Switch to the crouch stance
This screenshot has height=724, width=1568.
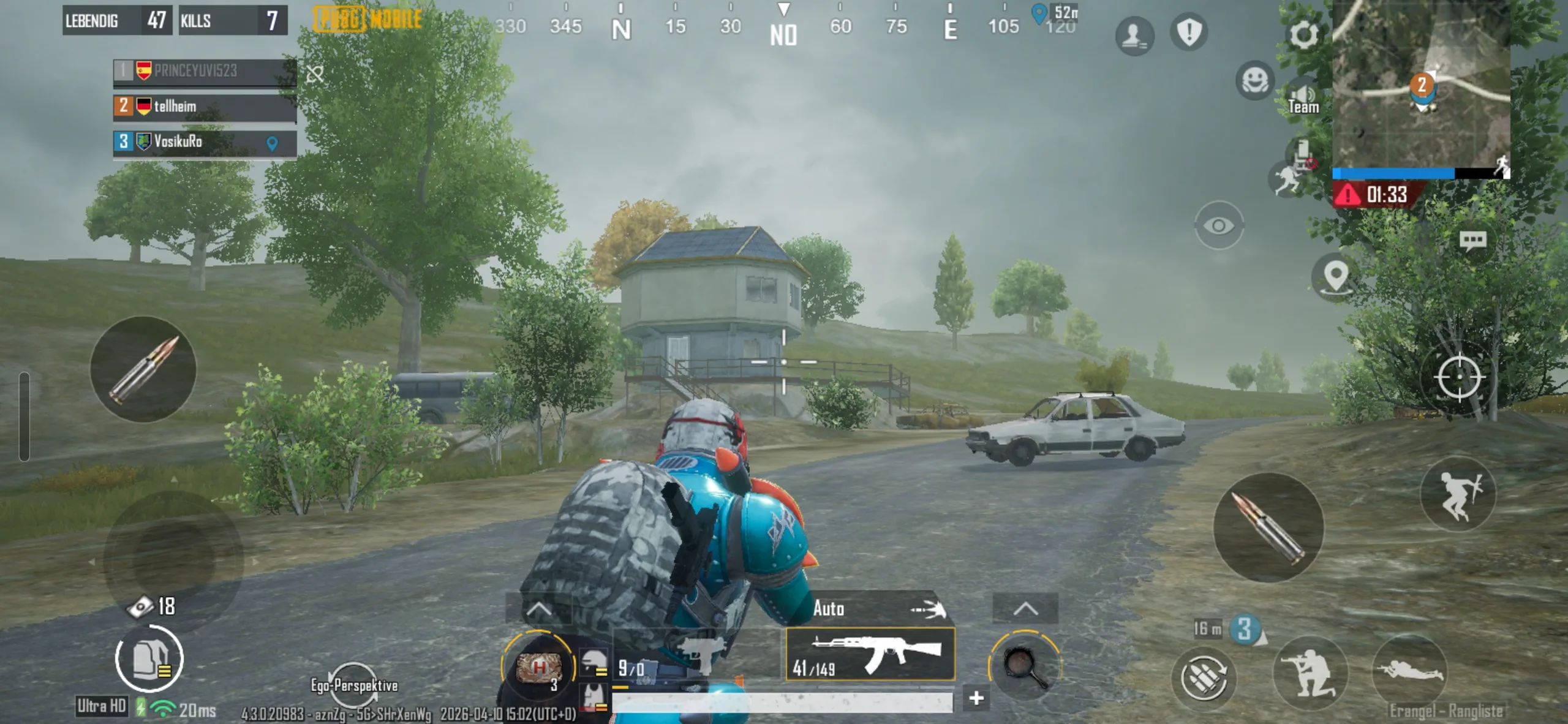(1310, 674)
